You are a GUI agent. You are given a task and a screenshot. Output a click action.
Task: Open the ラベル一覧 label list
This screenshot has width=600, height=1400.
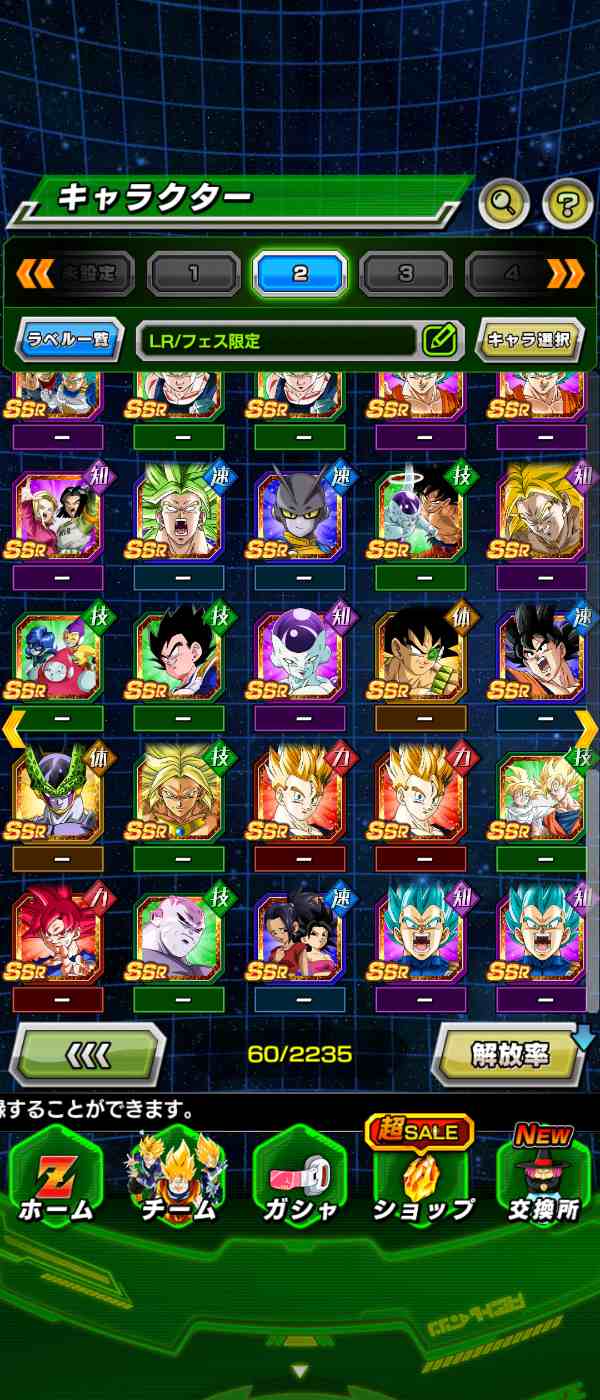click(x=69, y=340)
